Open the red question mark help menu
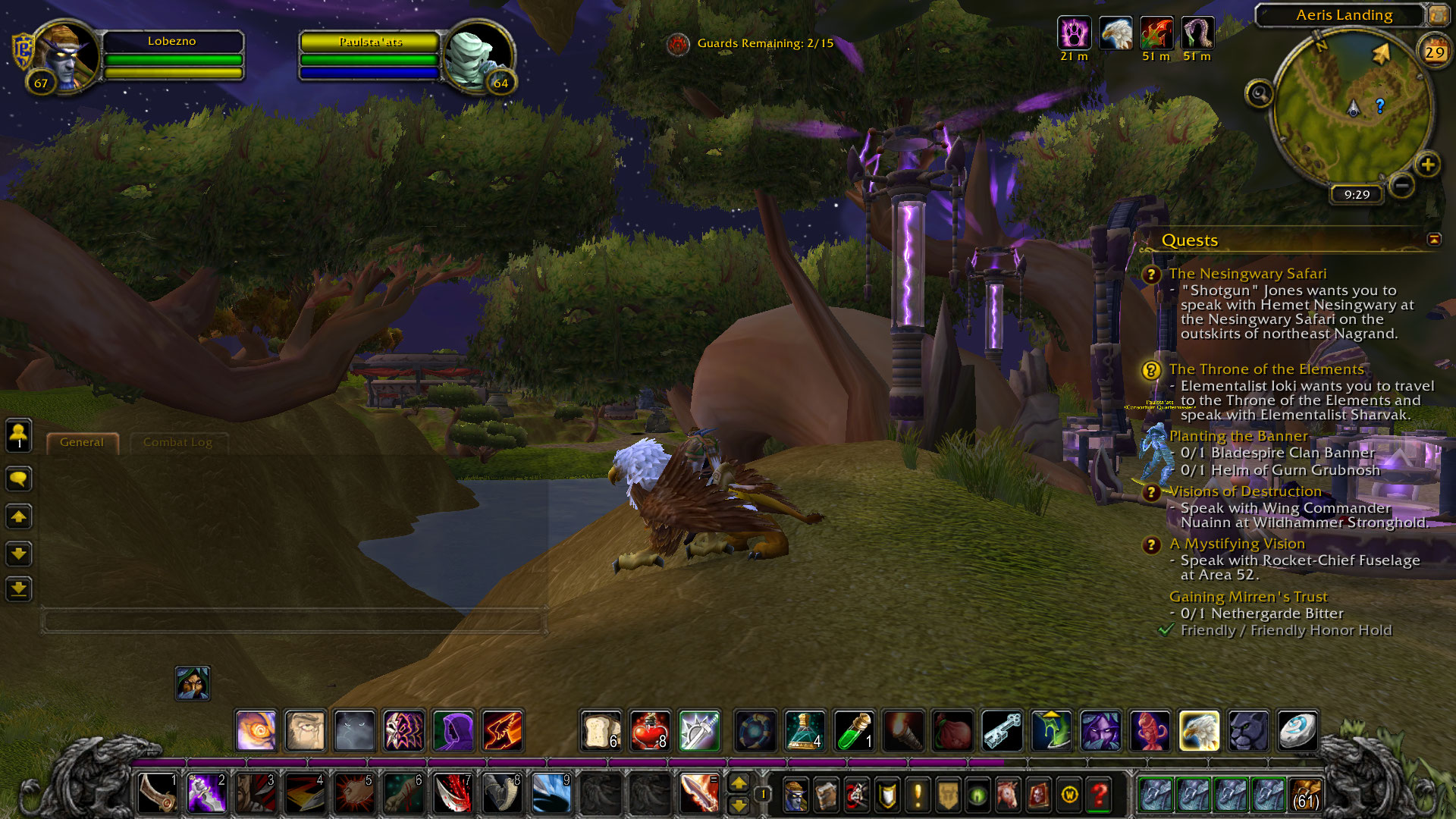This screenshot has height=819, width=1456. [x=1099, y=794]
